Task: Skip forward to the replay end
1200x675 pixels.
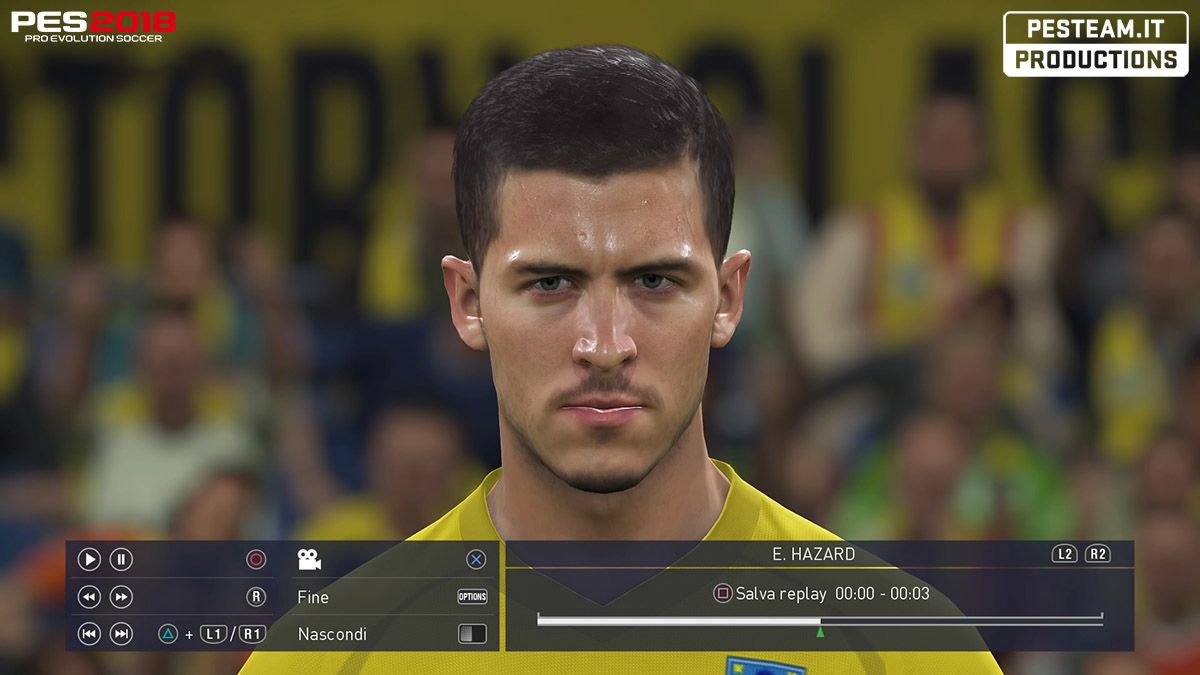Action: point(121,634)
